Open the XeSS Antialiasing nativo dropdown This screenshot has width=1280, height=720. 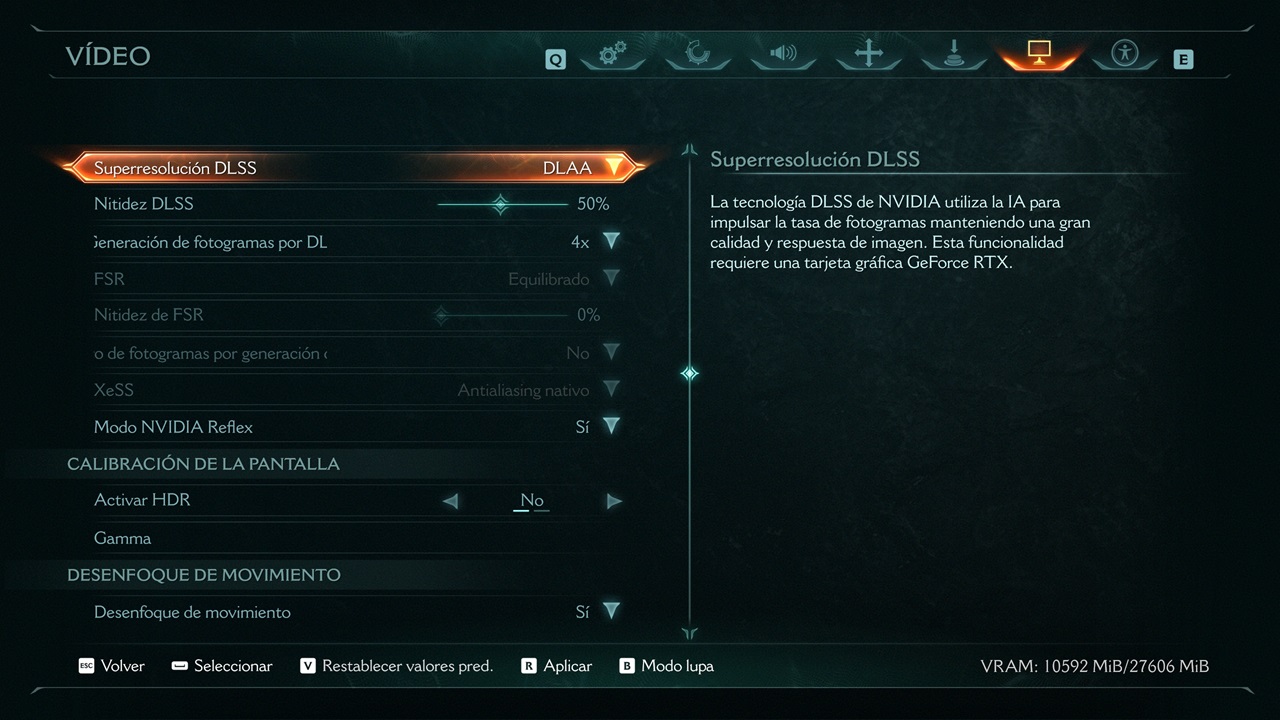click(611, 389)
